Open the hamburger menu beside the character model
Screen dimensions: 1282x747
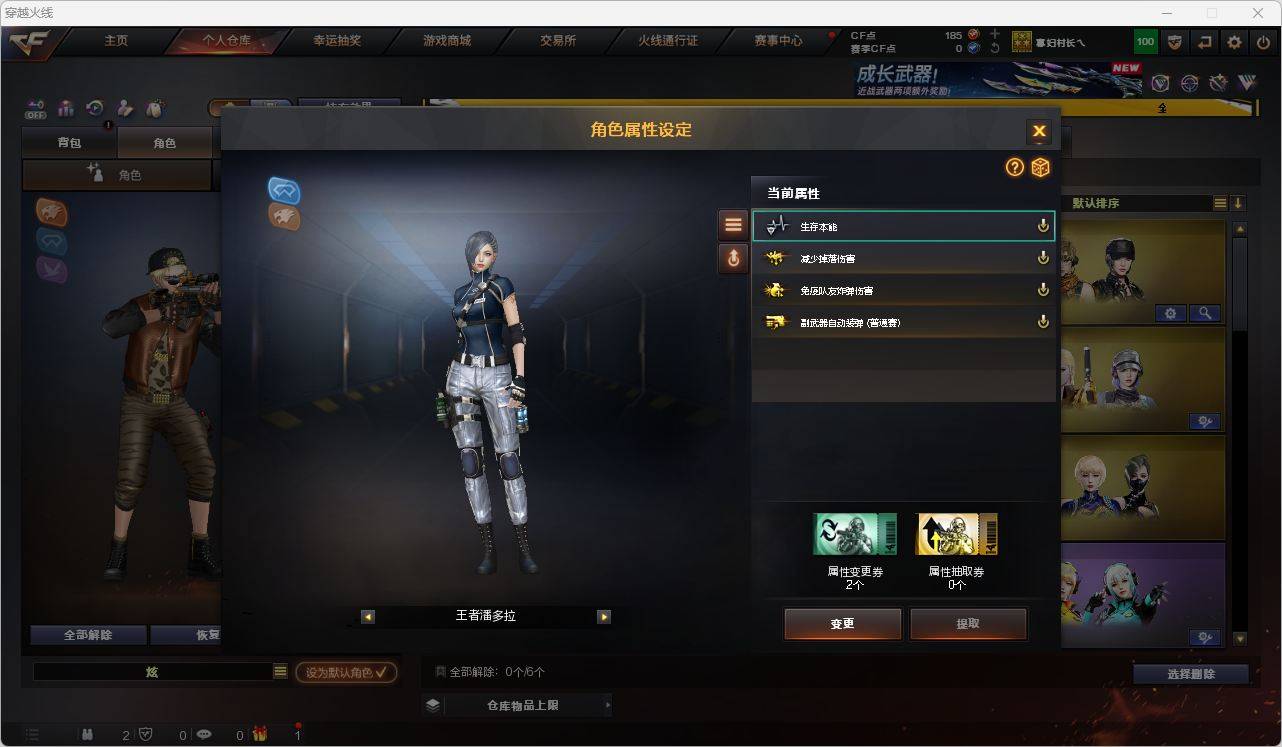(x=733, y=224)
